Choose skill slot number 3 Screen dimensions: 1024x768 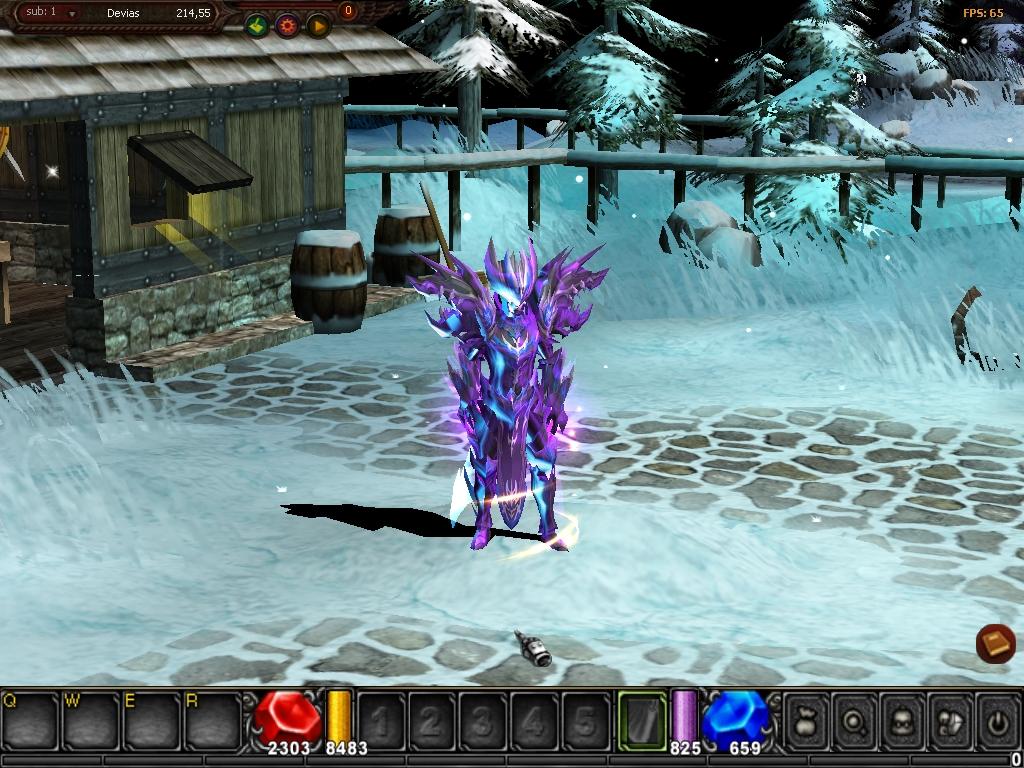click(x=483, y=720)
